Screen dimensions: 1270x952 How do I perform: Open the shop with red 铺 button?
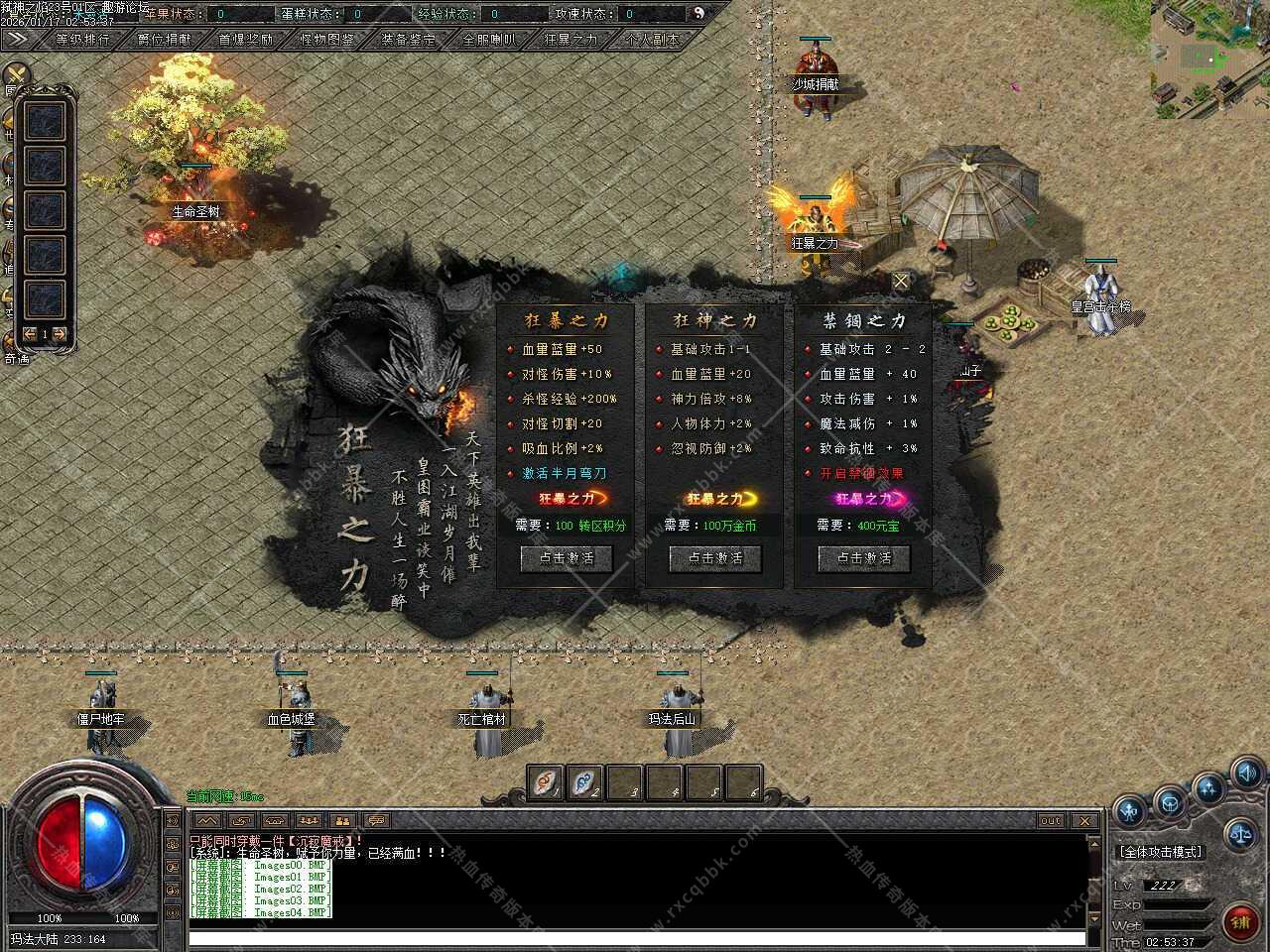(1240, 921)
